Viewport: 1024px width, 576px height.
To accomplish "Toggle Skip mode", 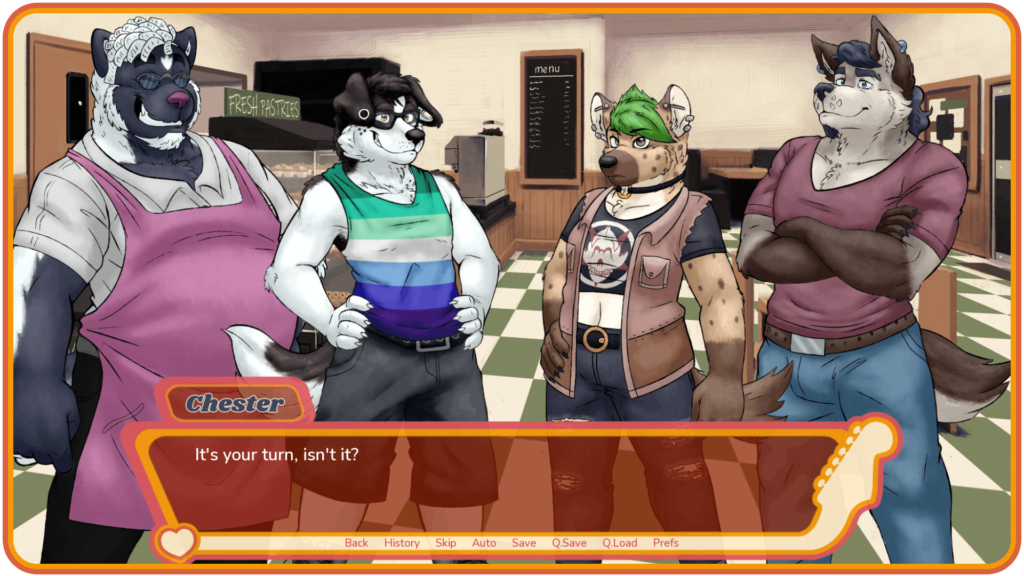I will tap(445, 543).
